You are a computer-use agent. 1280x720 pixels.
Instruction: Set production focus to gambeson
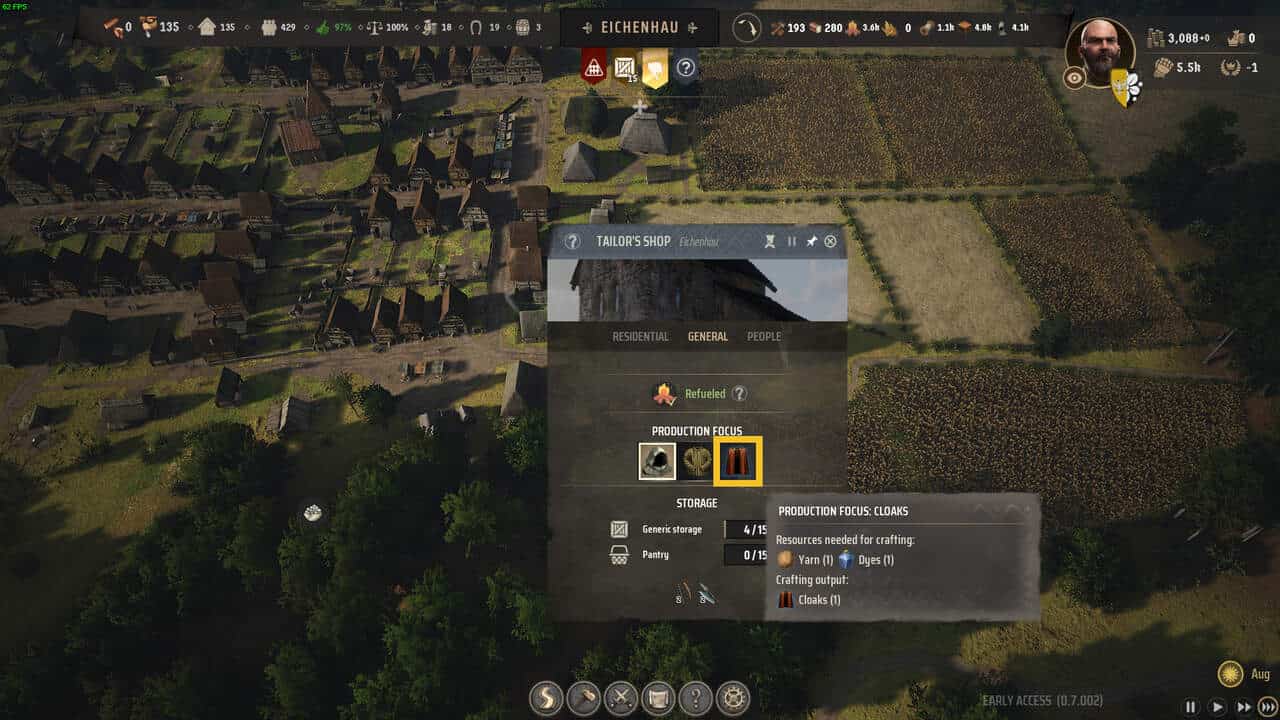point(698,461)
